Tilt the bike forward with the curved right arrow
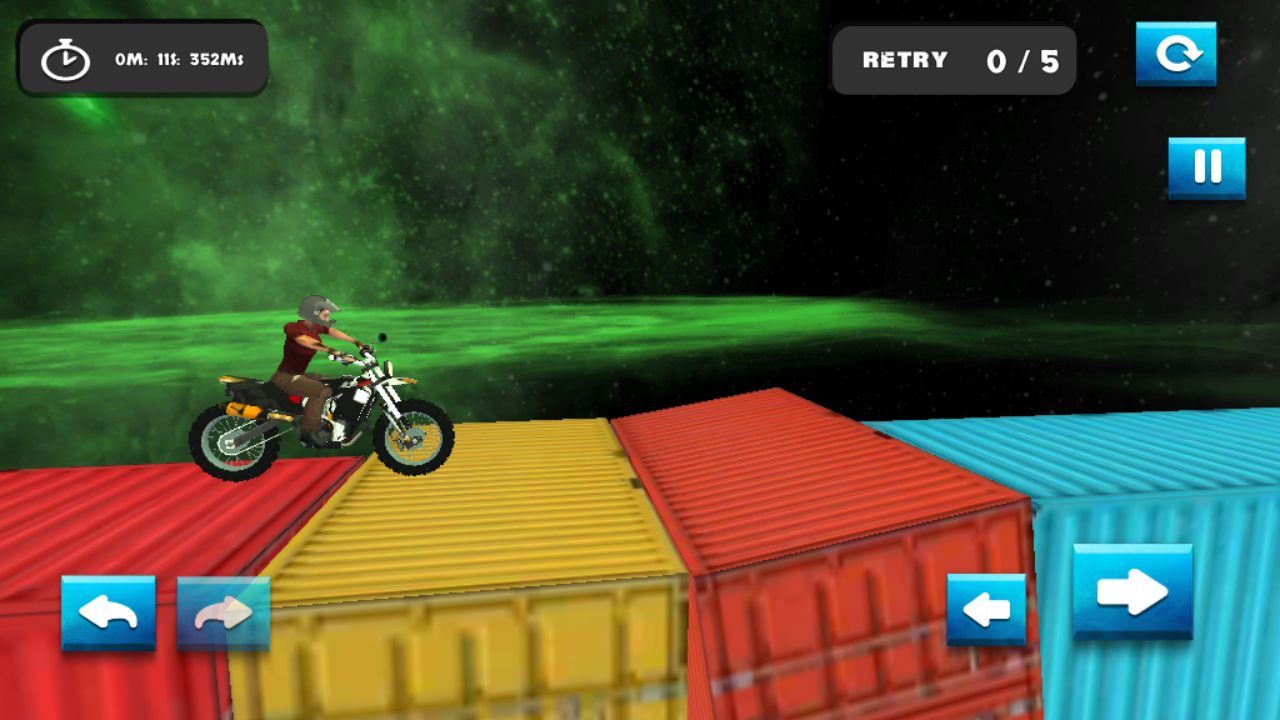 tap(223, 613)
